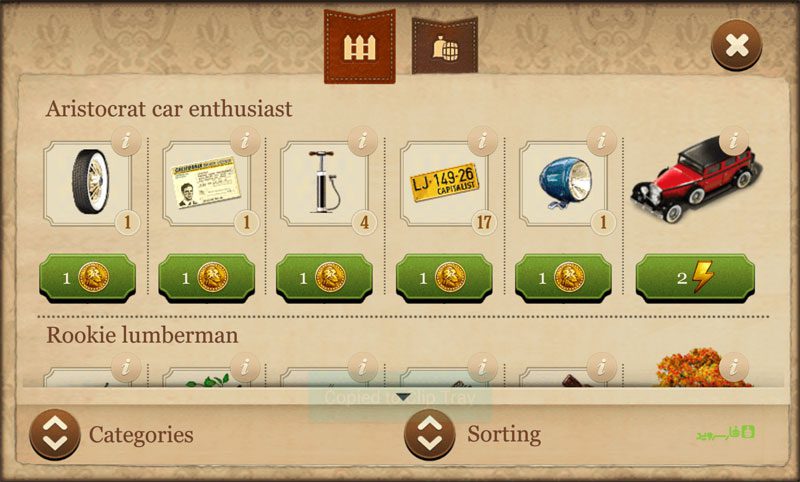Buy the air pump for one coin
The image size is (800, 482).
click(324, 277)
